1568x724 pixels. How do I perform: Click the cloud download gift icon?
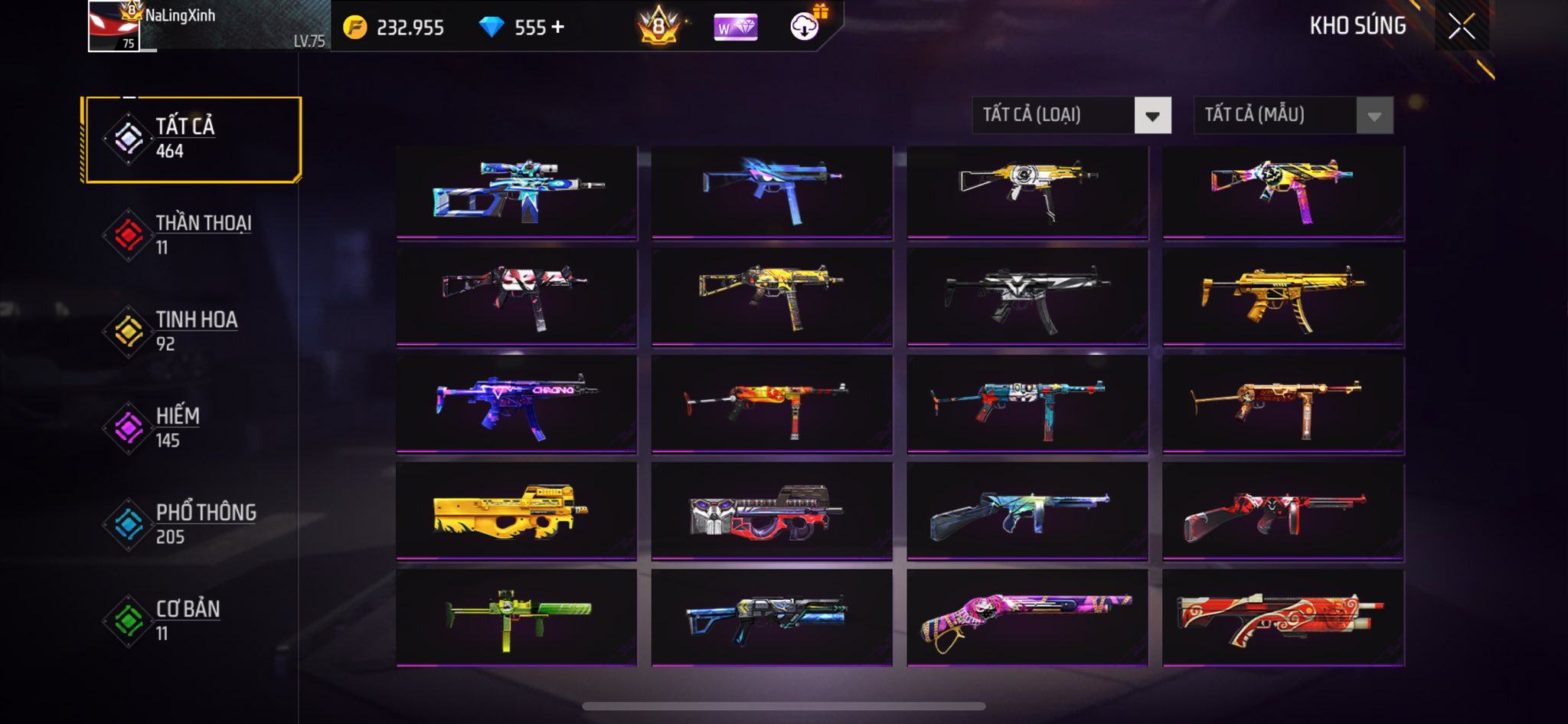(805, 27)
